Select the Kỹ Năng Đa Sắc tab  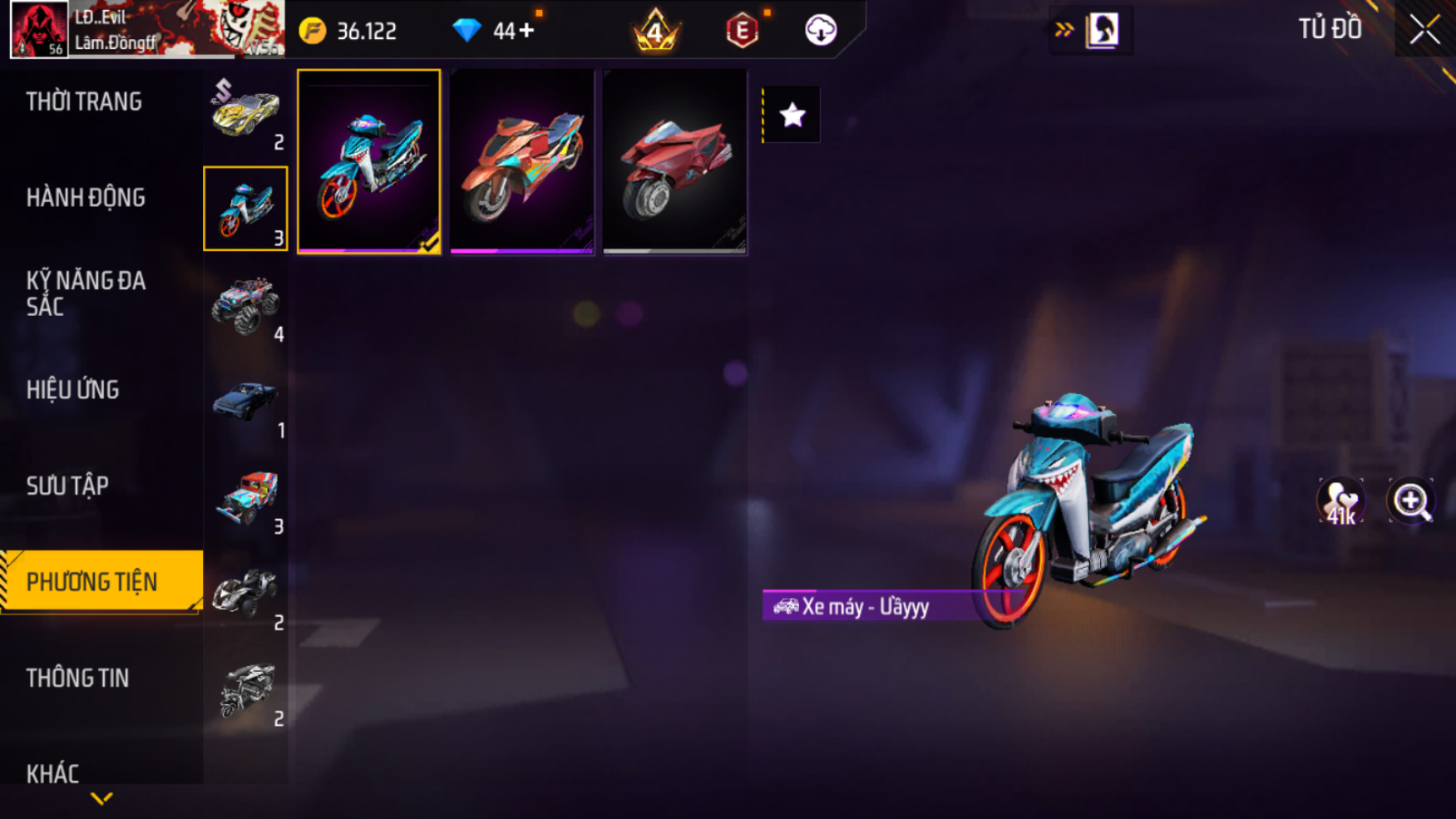86,294
